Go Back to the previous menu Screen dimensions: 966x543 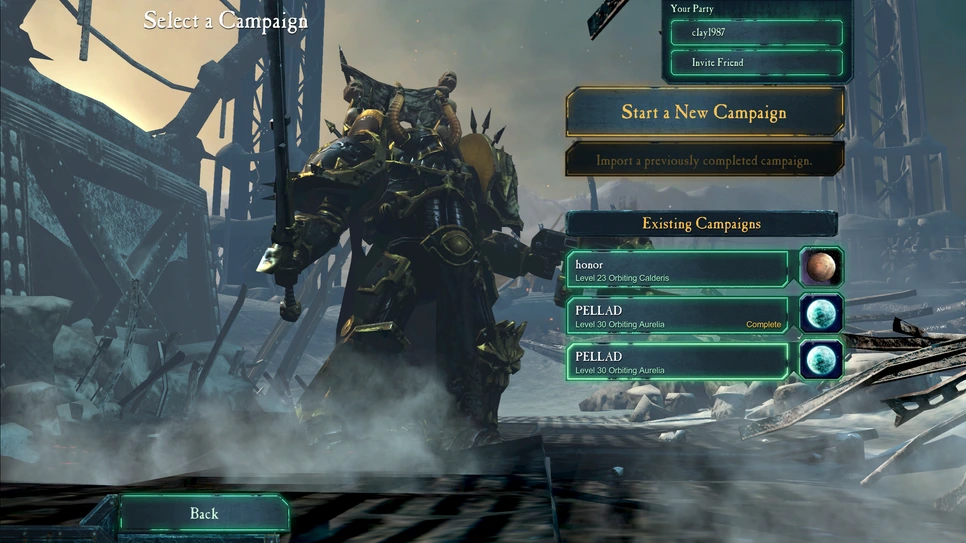point(204,513)
